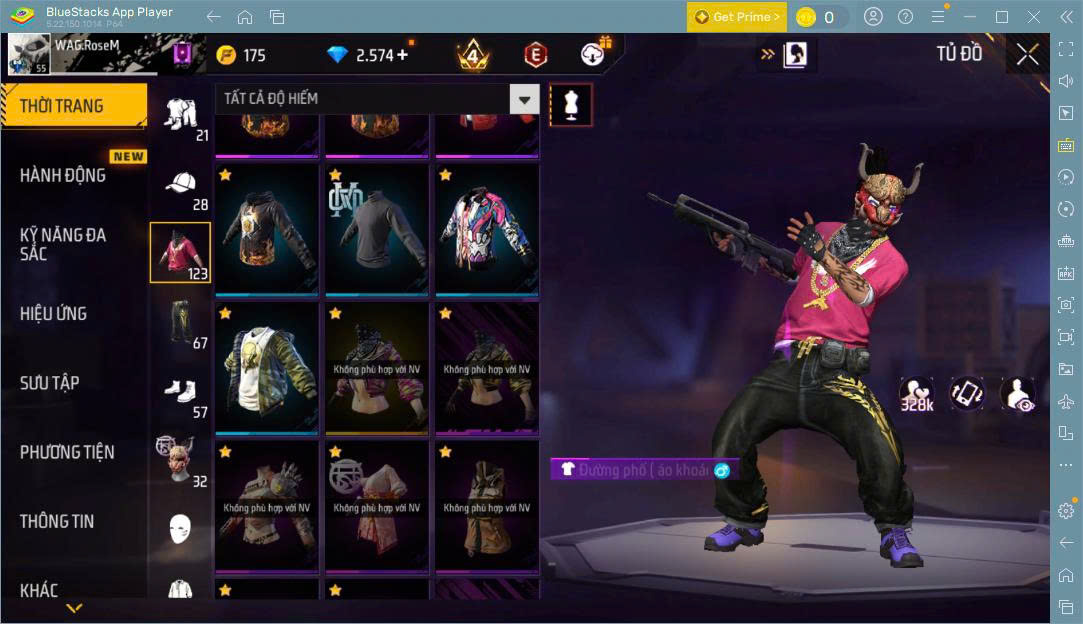Open the THÔNG TIN tab
Viewport: 1083px width, 624px height.
pyautogui.click(x=57, y=521)
